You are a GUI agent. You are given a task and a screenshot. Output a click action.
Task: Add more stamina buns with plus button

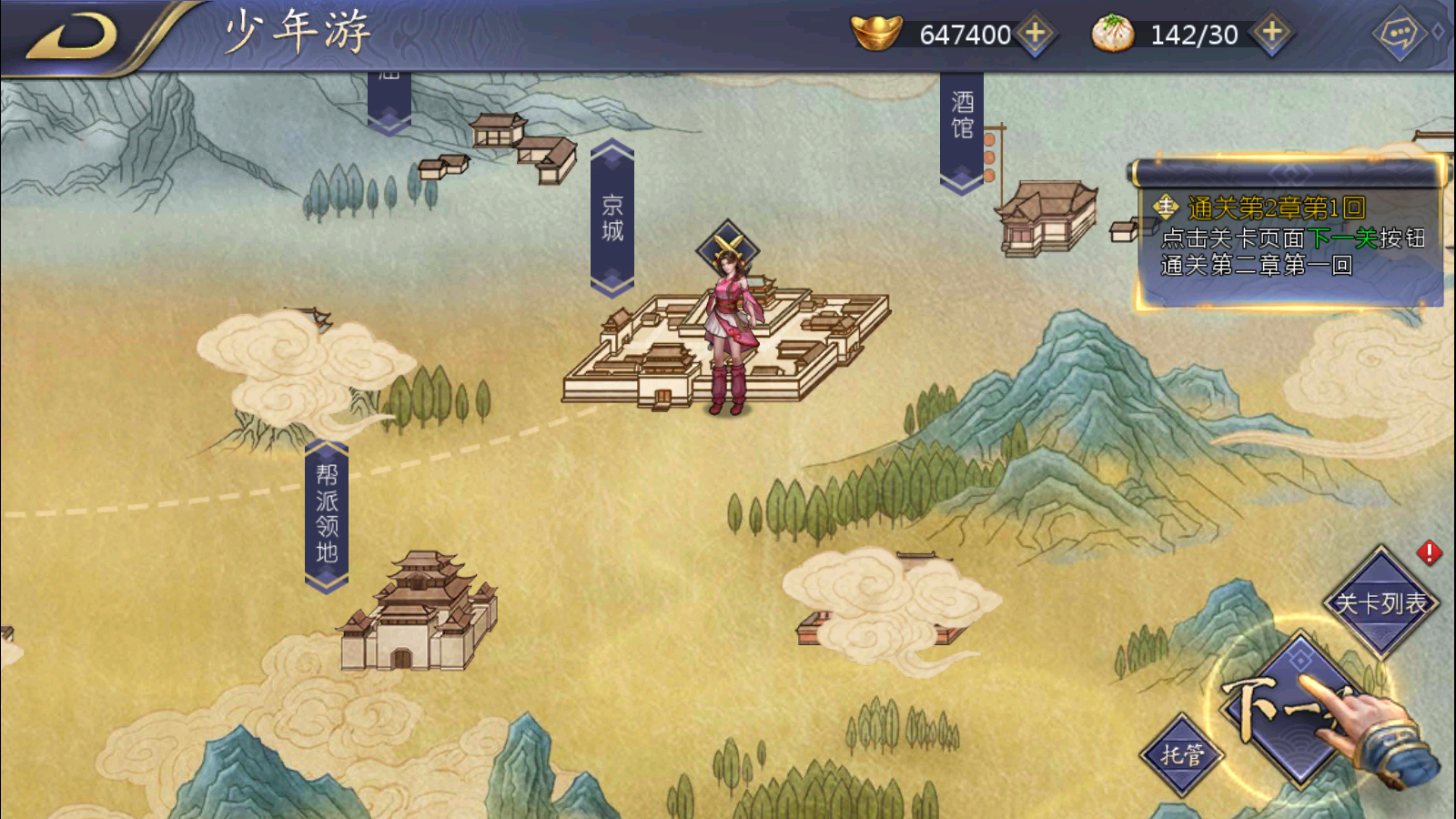click(x=1271, y=34)
